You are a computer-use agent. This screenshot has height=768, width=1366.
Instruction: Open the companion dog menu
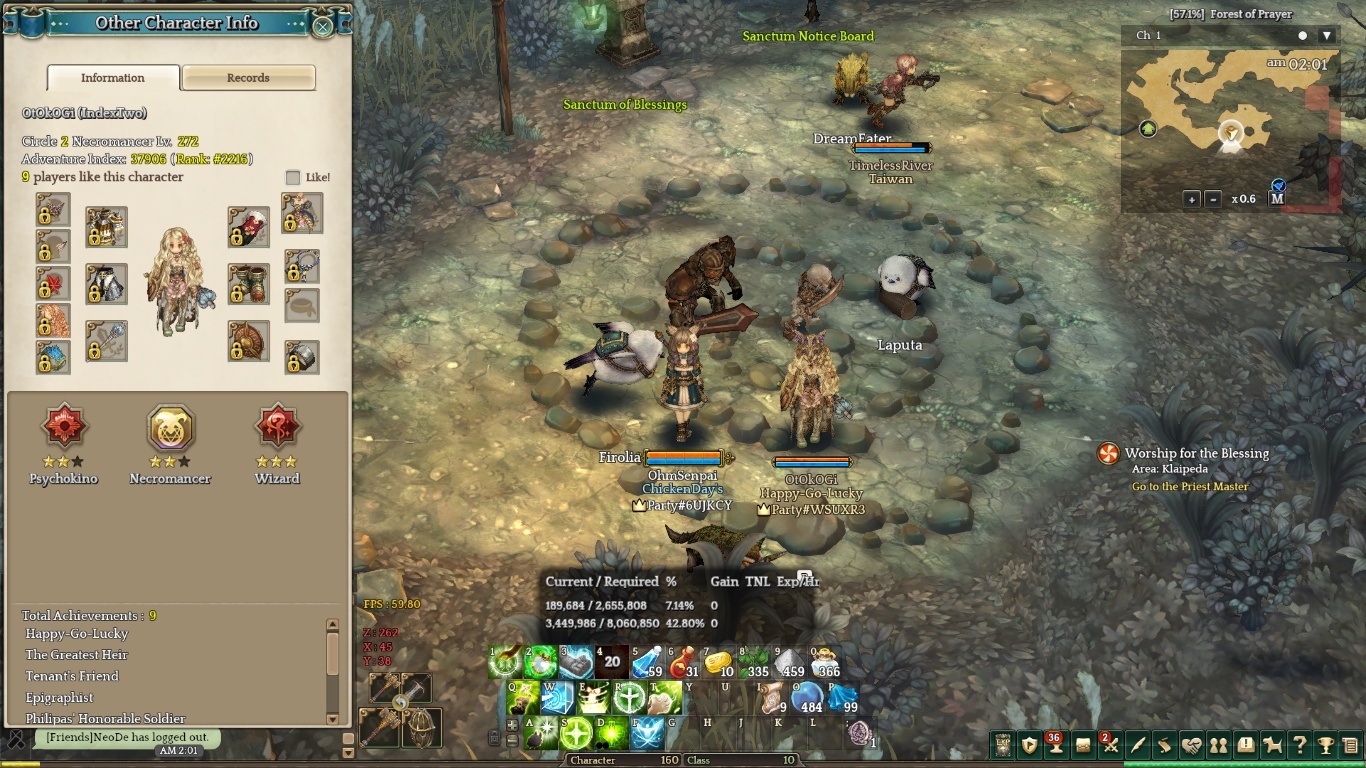point(1272,745)
